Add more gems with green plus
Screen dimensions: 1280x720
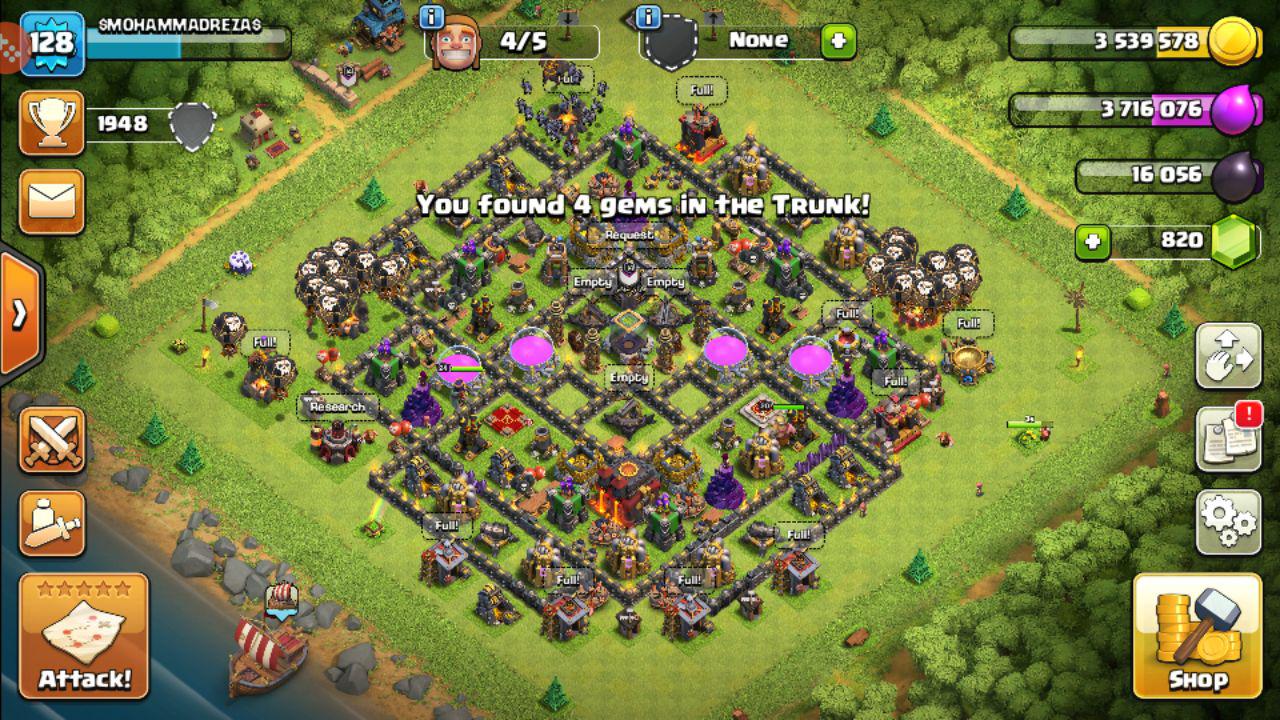[1093, 241]
